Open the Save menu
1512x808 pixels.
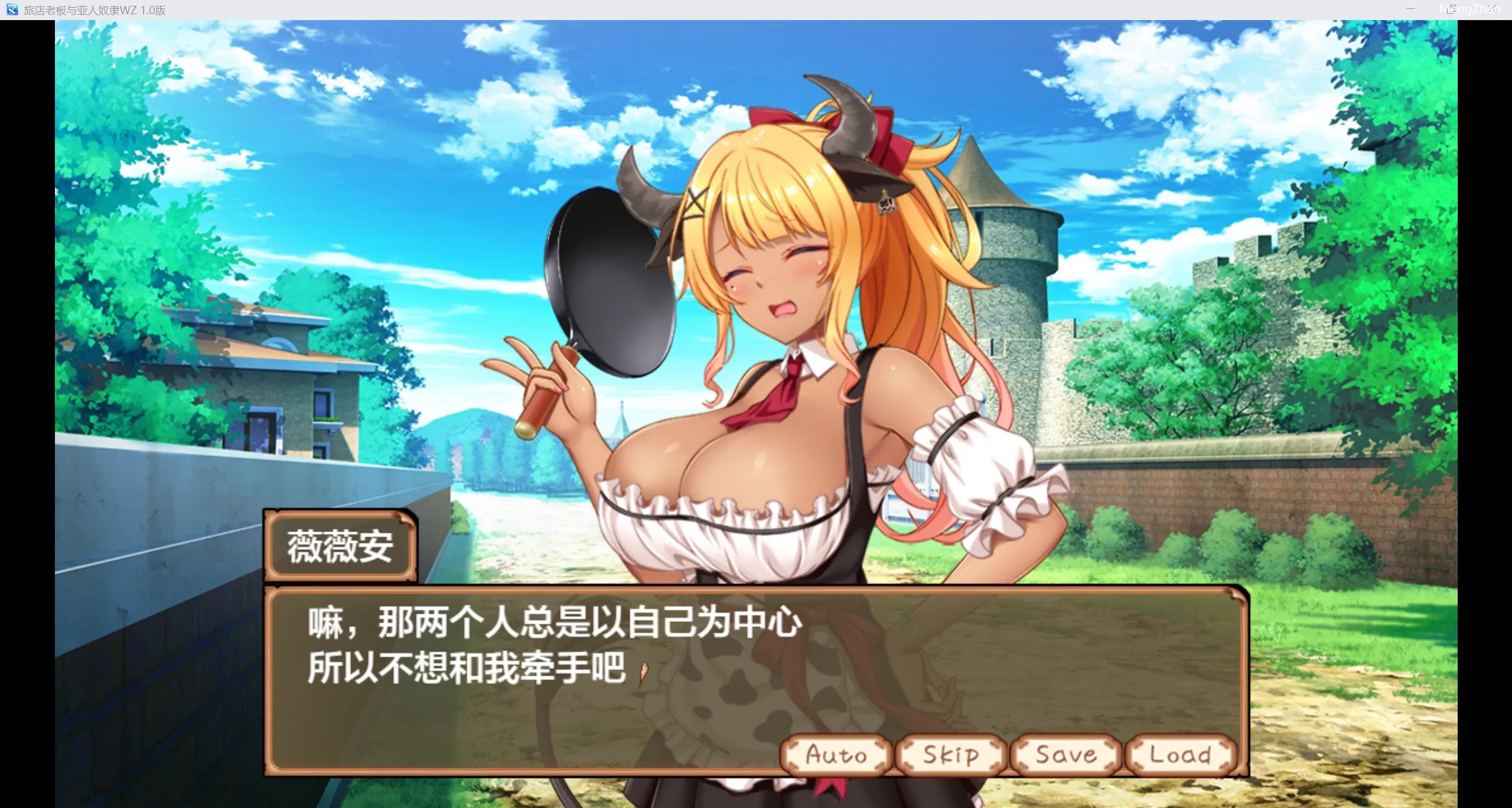coord(1065,754)
